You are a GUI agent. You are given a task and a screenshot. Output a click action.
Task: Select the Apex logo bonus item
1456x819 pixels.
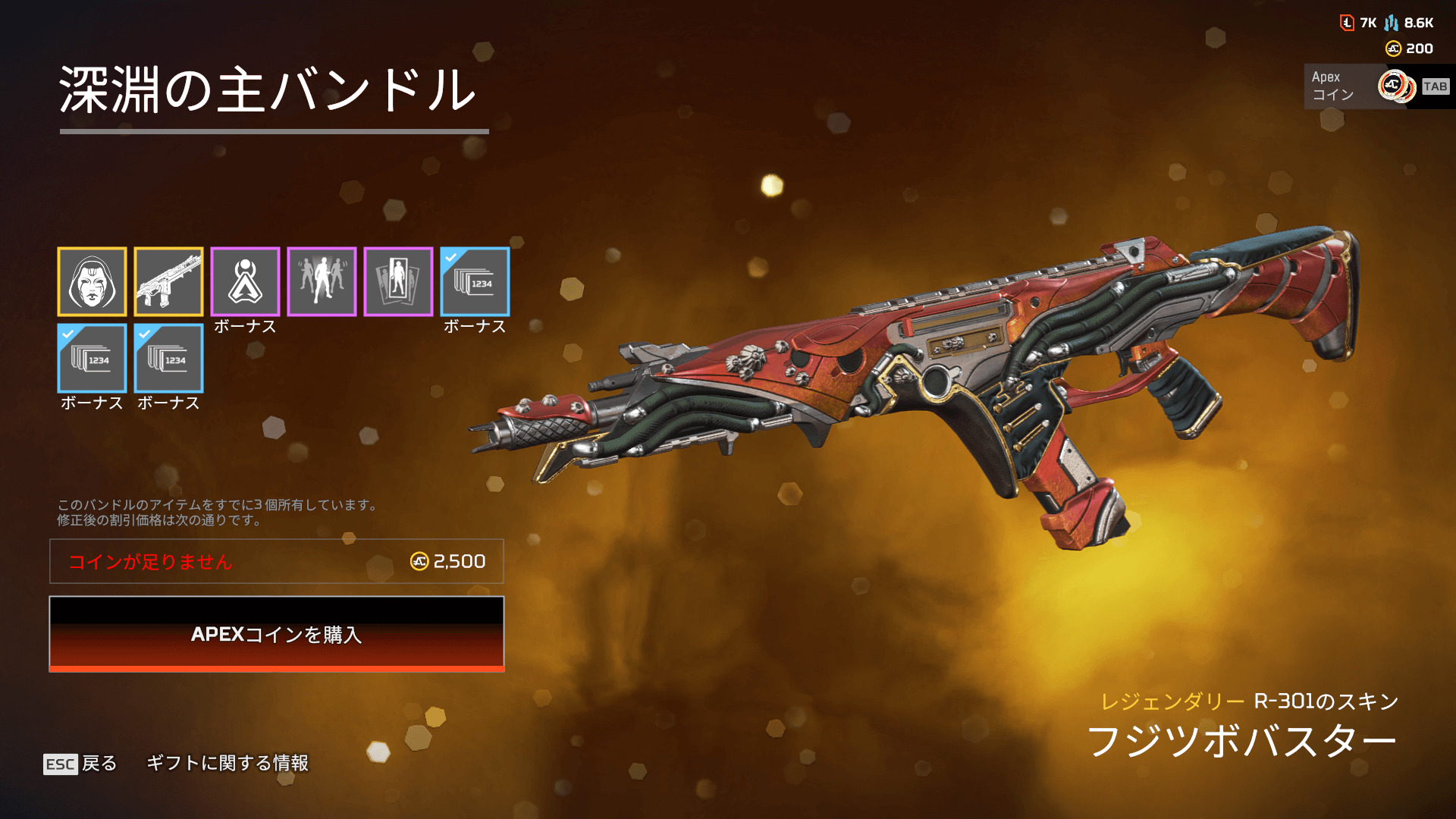point(245,281)
